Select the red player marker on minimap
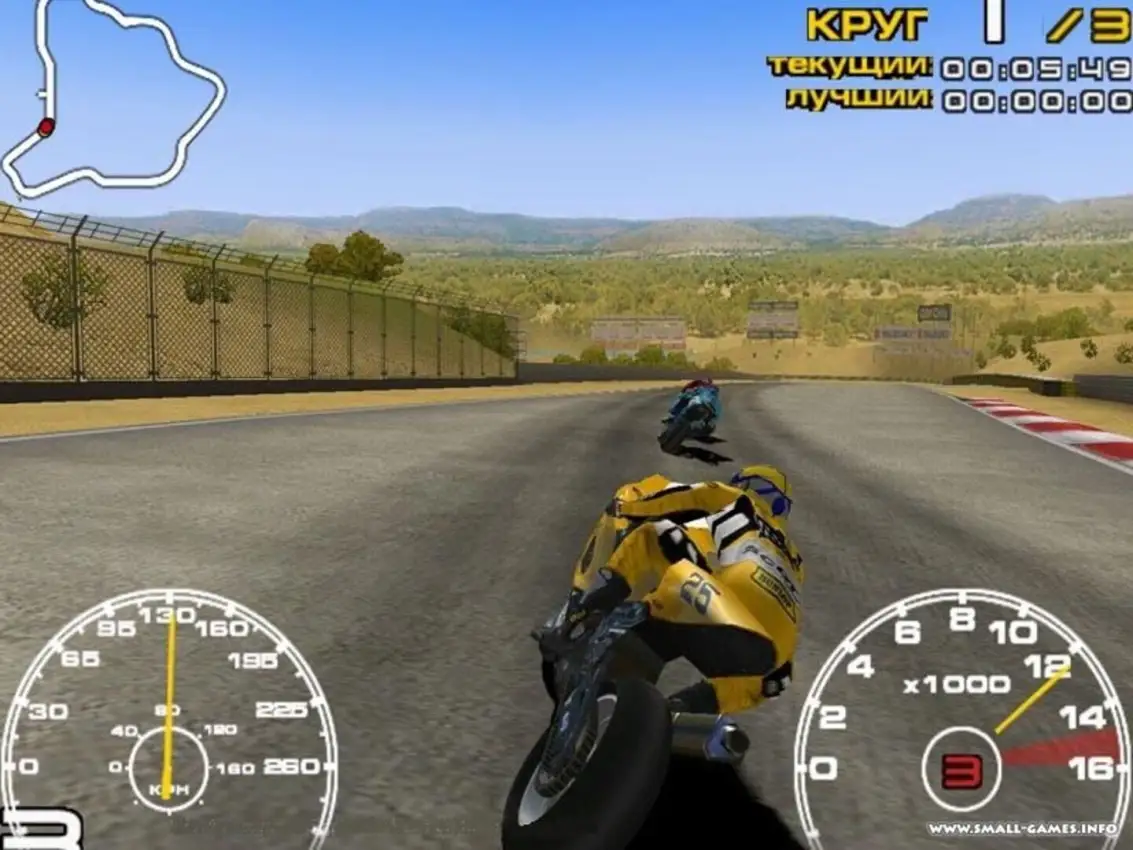Viewport: 1133px width, 850px height. pyautogui.click(x=46, y=127)
